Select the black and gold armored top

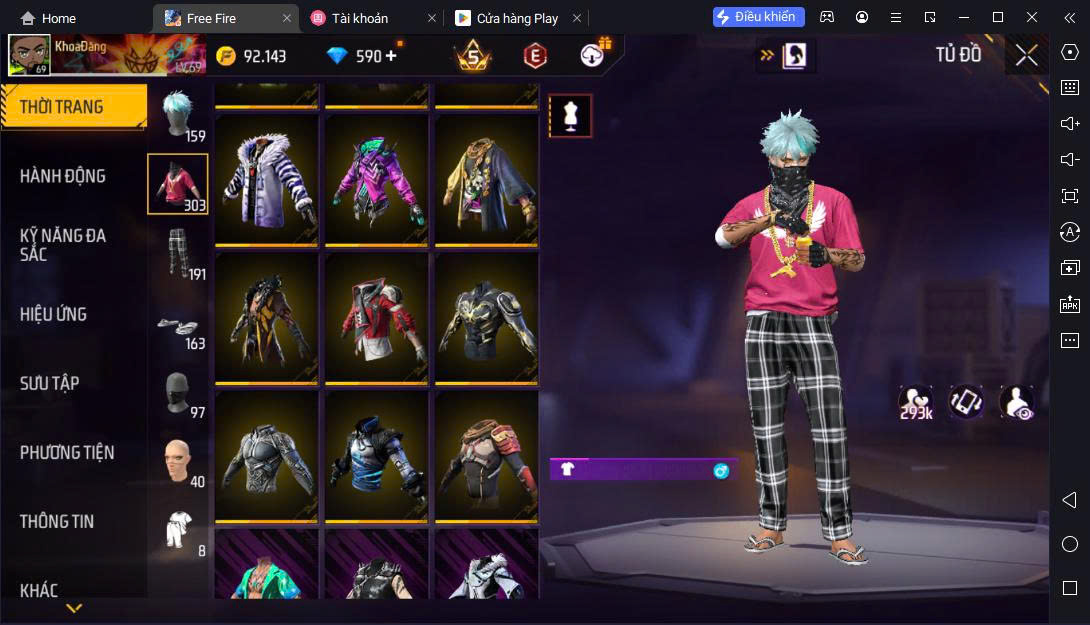coord(486,317)
